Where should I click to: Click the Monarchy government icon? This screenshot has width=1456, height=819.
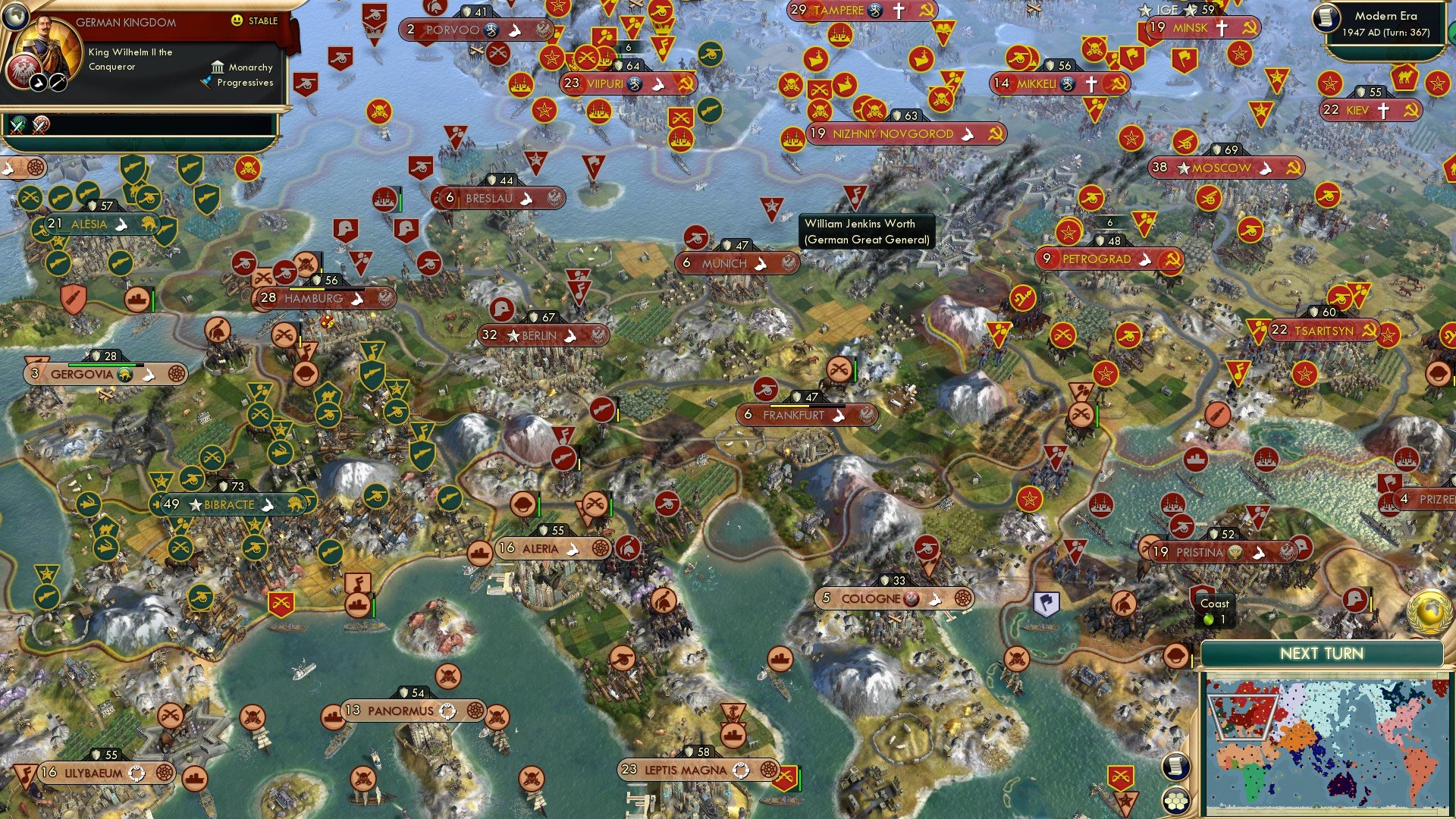click(218, 67)
